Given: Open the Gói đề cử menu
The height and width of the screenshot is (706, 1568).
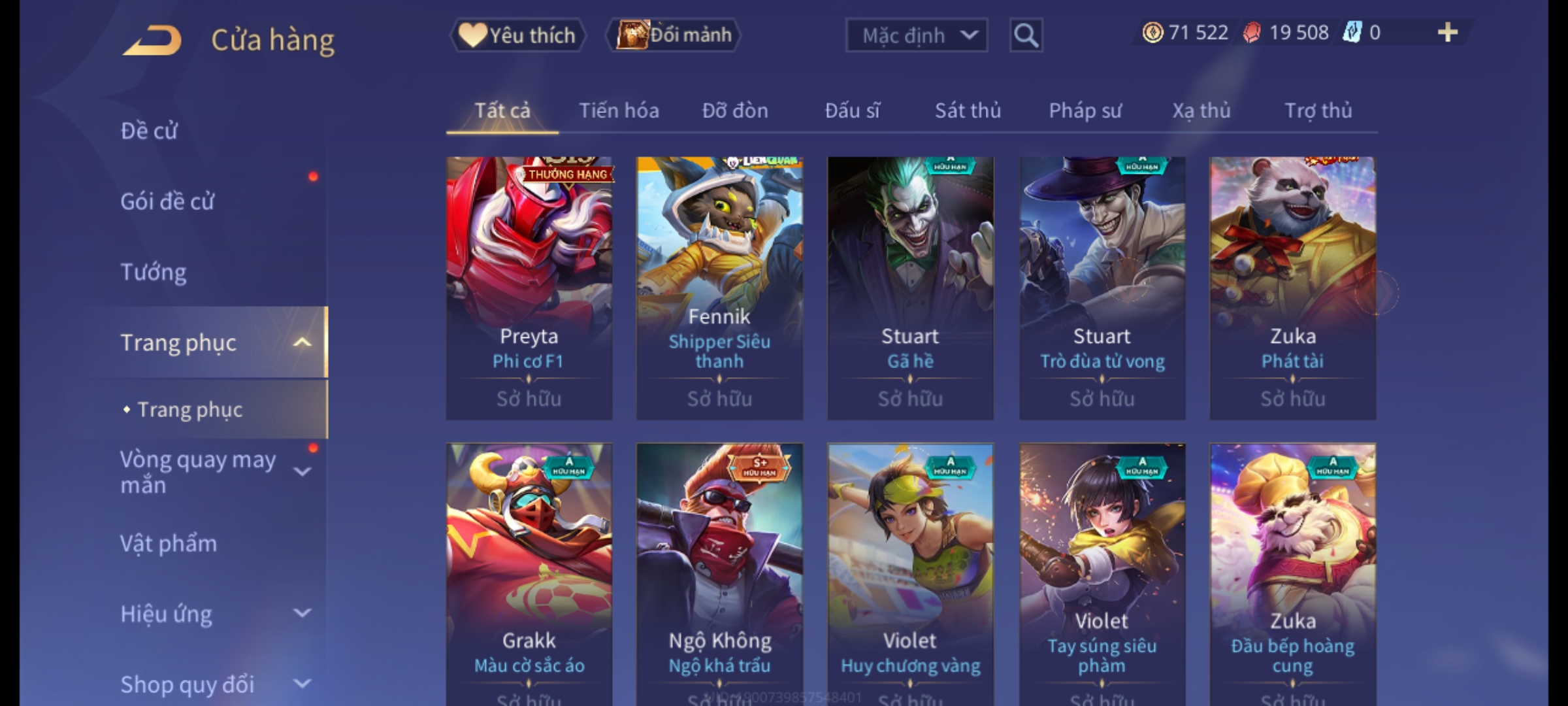Looking at the screenshot, I should pos(167,201).
